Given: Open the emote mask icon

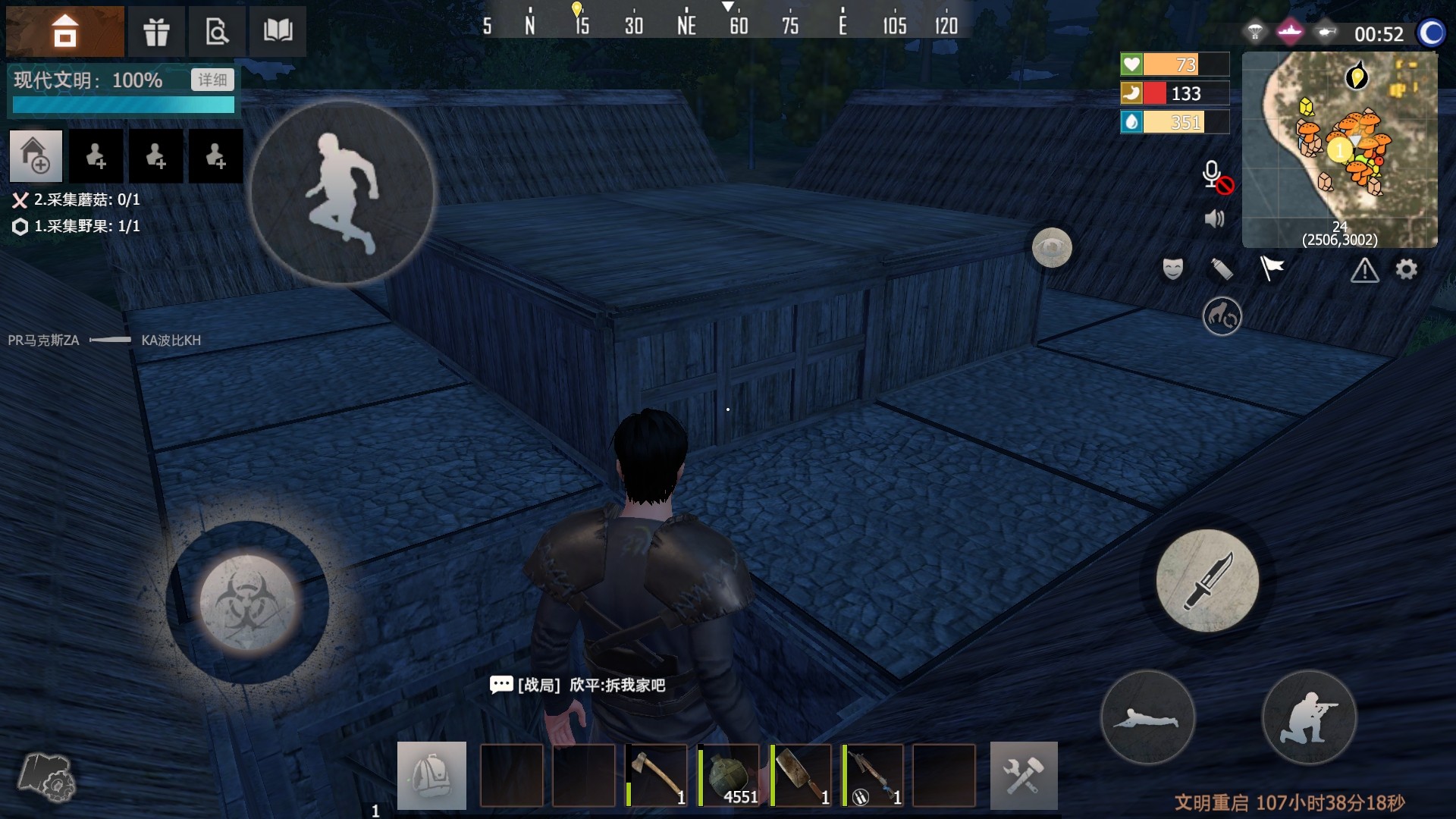Looking at the screenshot, I should point(1172,269).
